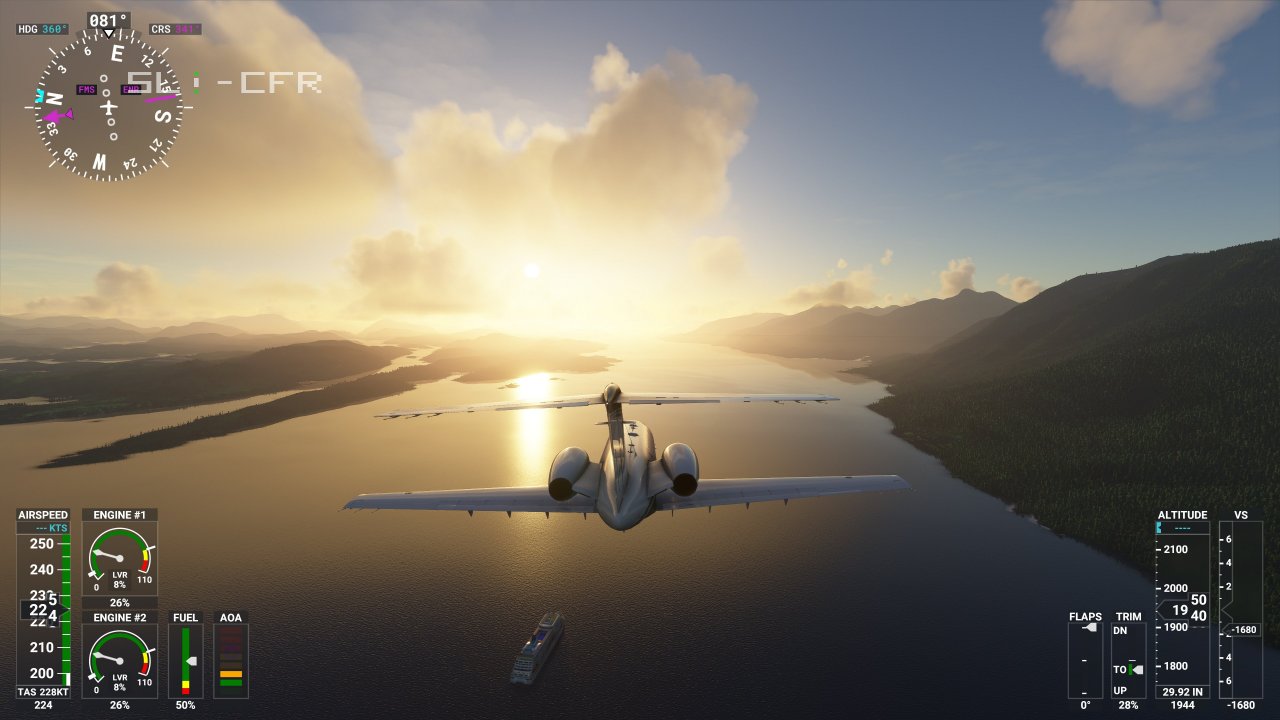Select the compass rose navigation display
The width and height of the screenshot is (1280, 720).
click(108, 105)
